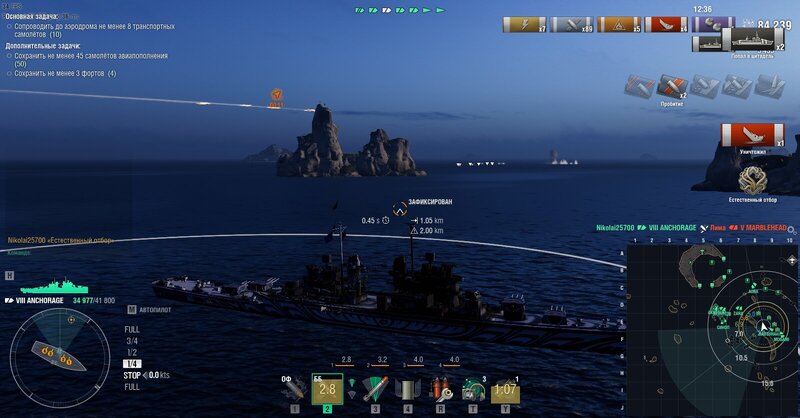Click the orange triangle ribbon with x5
Viewport: 800px width, 418px height.
click(619, 25)
